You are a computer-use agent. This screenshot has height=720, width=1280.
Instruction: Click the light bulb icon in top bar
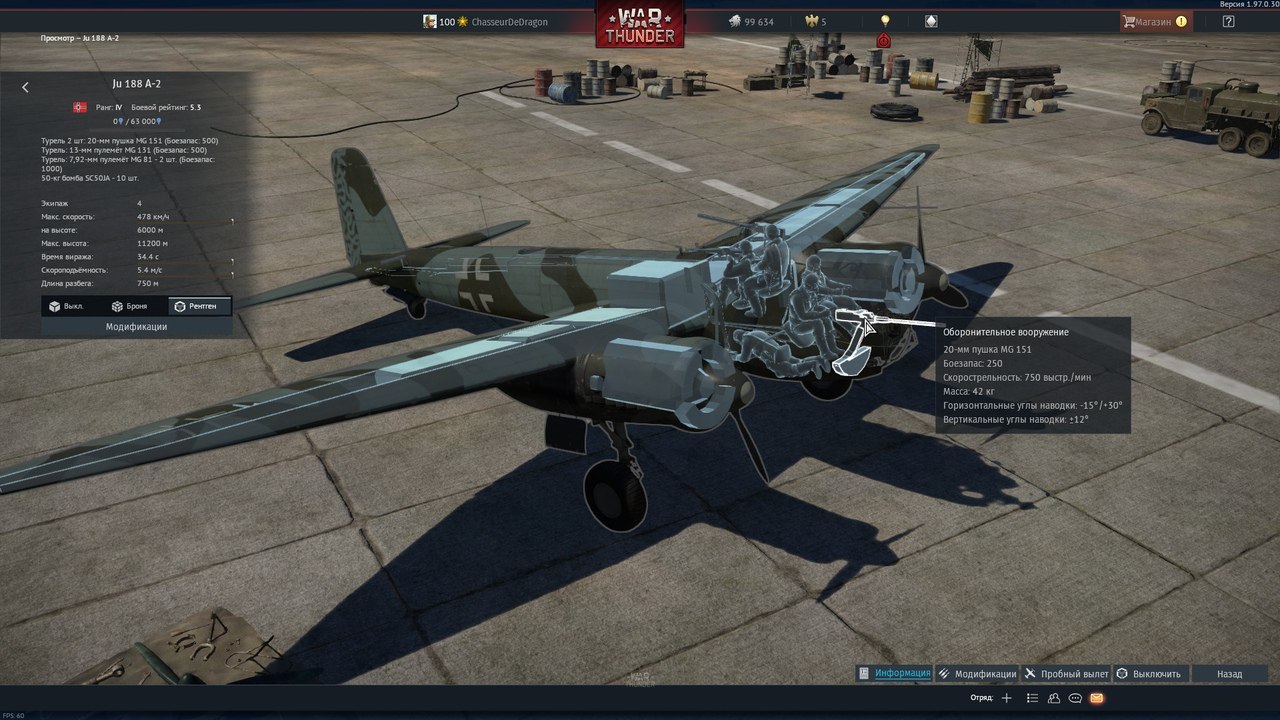click(x=885, y=21)
